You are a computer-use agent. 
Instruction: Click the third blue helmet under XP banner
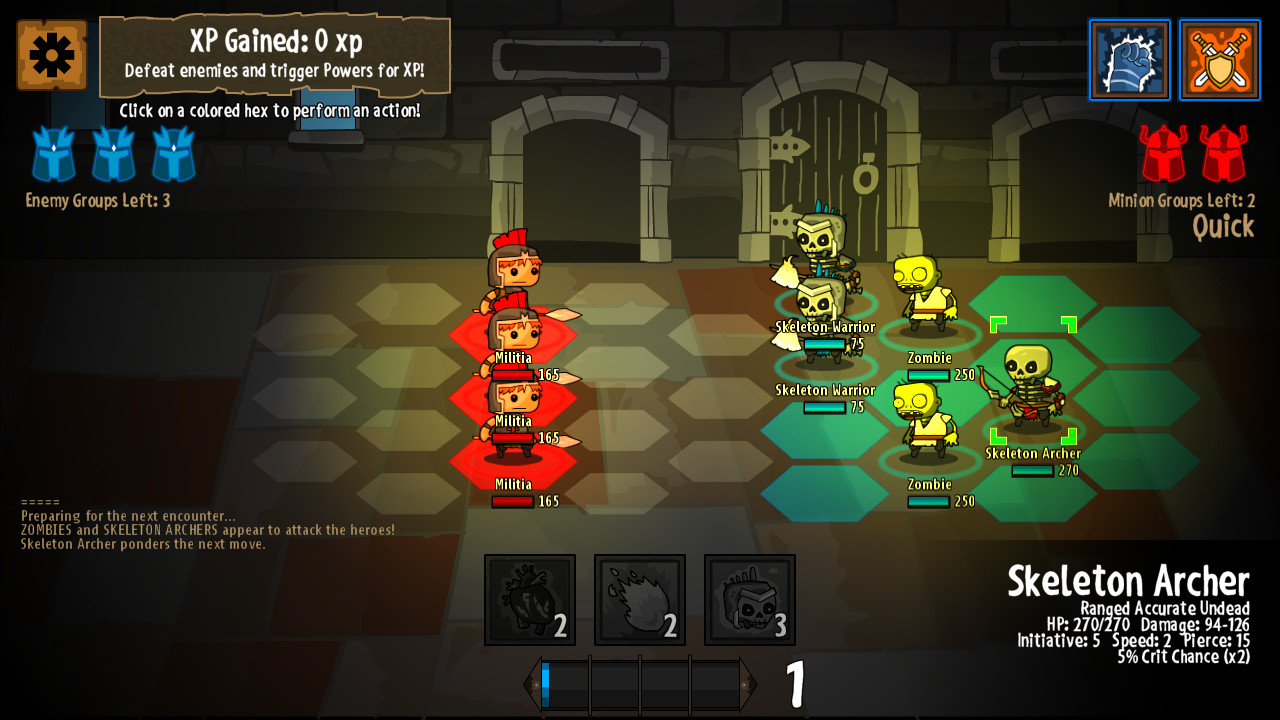click(172, 155)
